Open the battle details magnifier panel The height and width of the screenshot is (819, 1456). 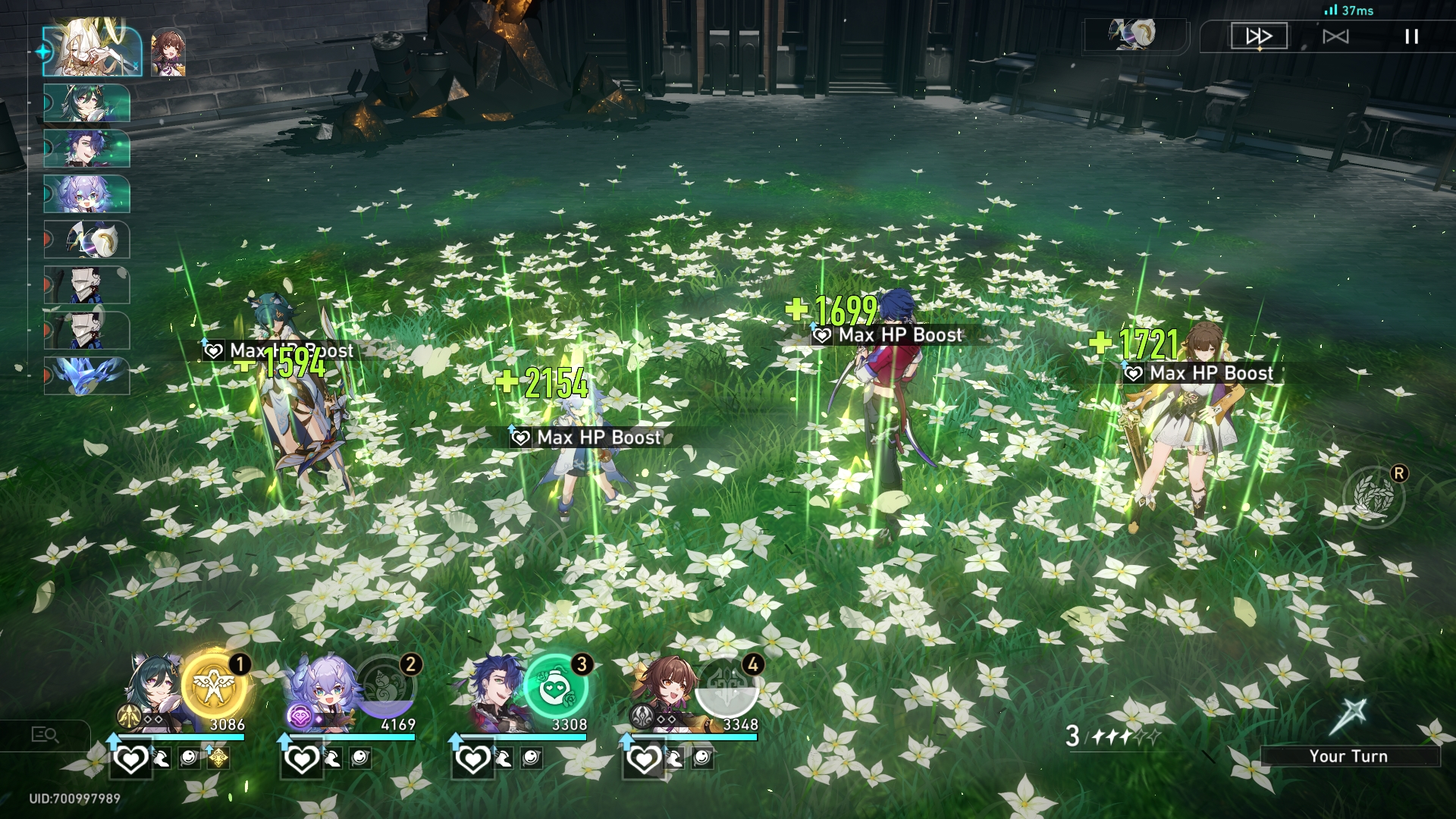(45, 734)
